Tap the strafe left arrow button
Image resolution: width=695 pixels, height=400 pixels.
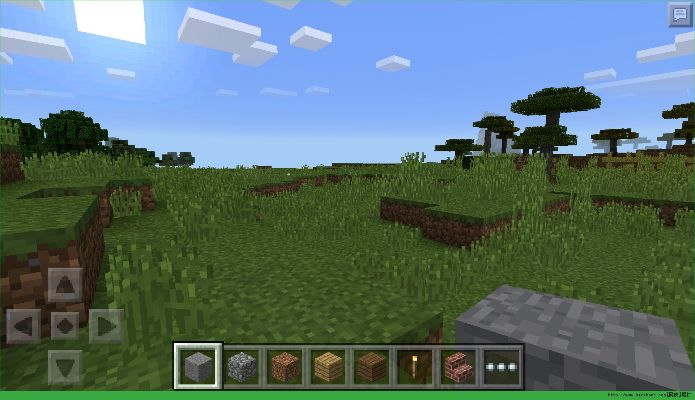25,325
